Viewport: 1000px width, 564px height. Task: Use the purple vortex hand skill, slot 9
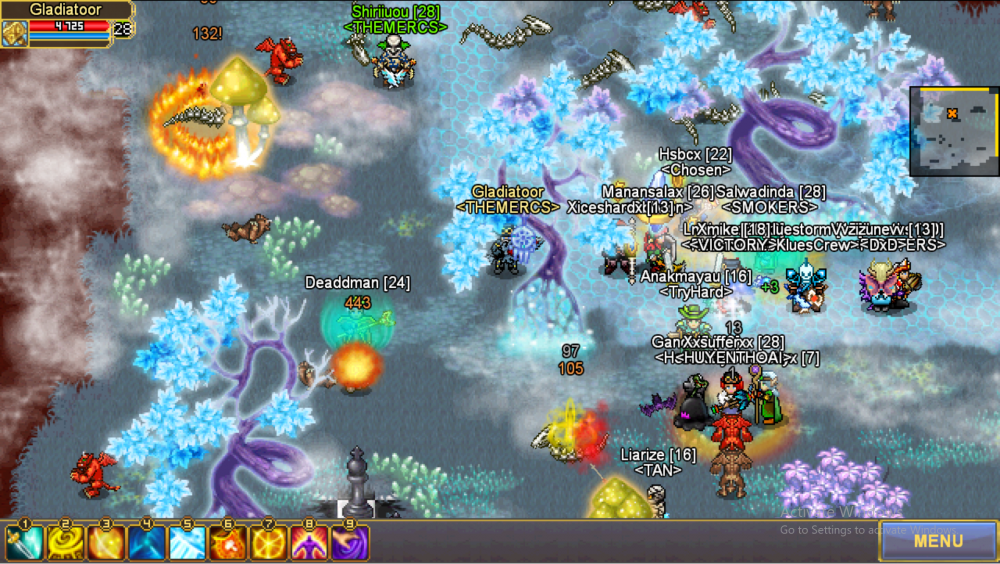pos(350,543)
